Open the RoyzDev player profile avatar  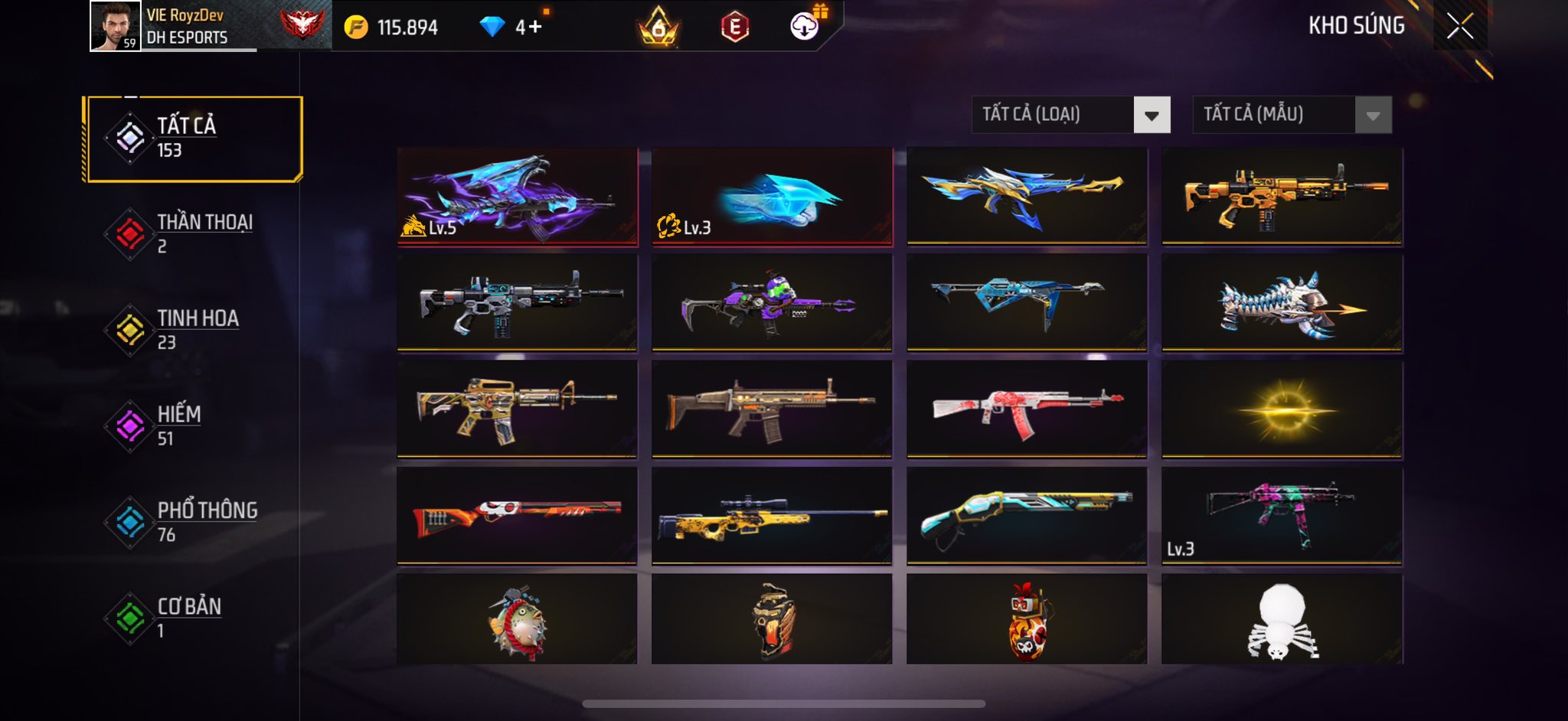(115, 26)
